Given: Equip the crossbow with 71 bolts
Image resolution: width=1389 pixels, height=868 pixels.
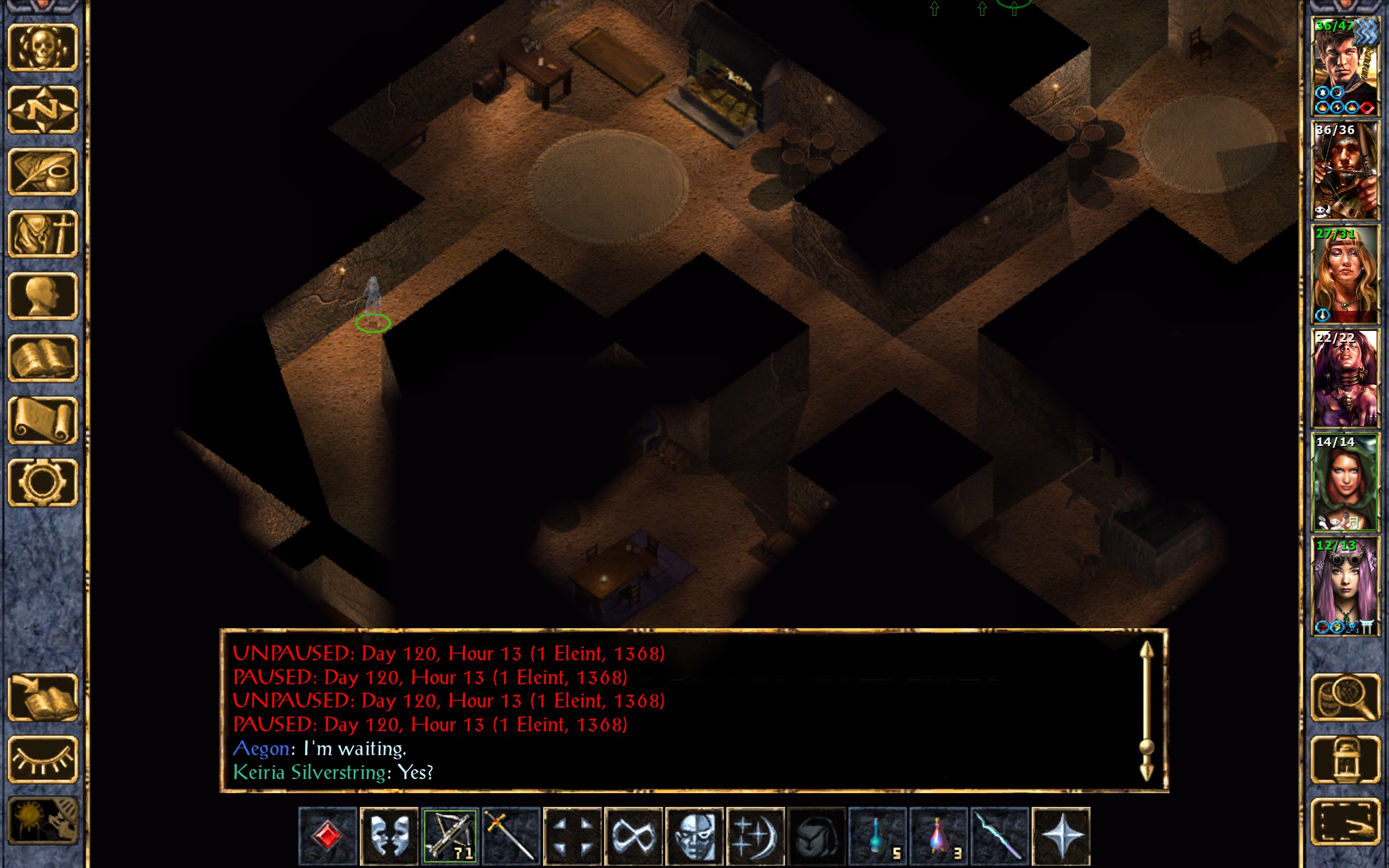Looking at the screenshot, I should (x=450, y=835).
